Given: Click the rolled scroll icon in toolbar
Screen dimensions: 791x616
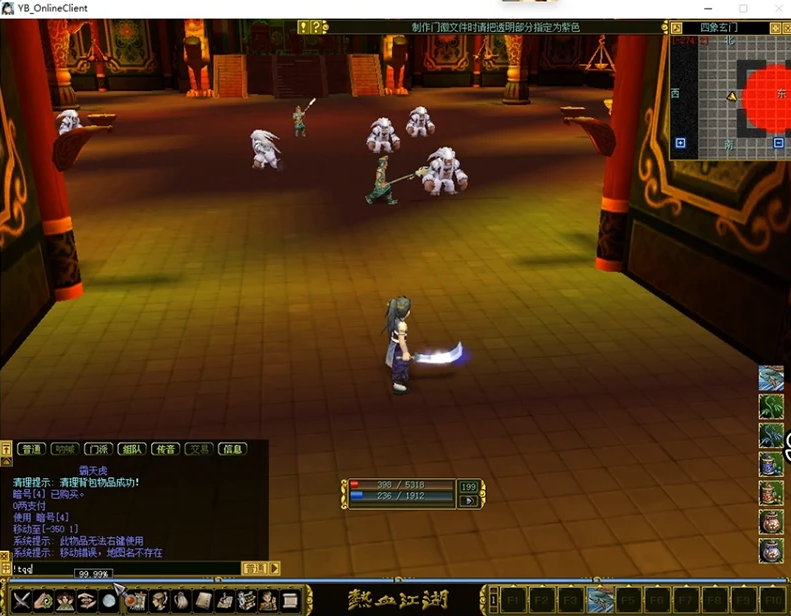Looking at the screenshot, I should point(291,601).
